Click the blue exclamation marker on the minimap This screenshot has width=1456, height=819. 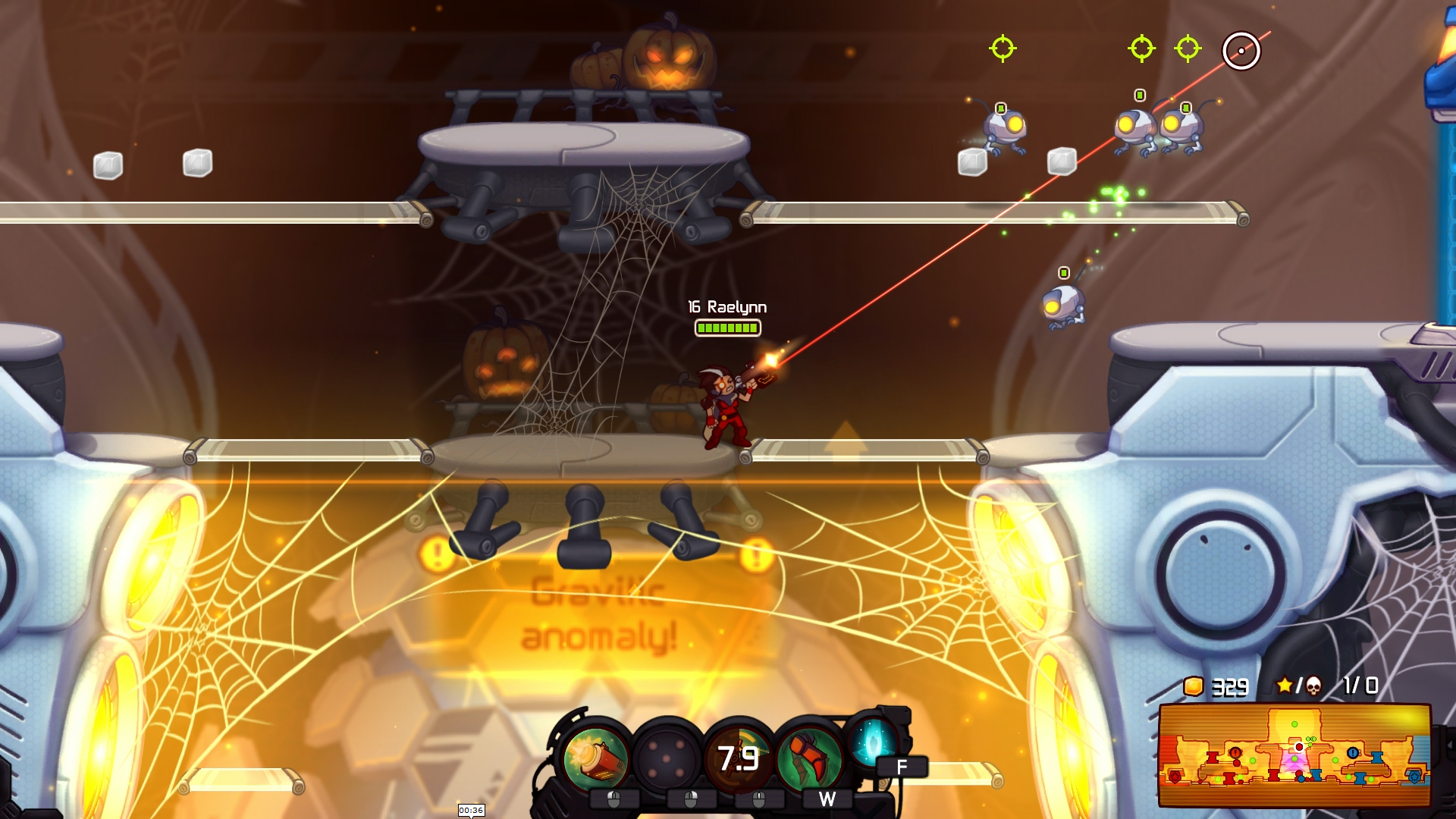(1353, 753)
